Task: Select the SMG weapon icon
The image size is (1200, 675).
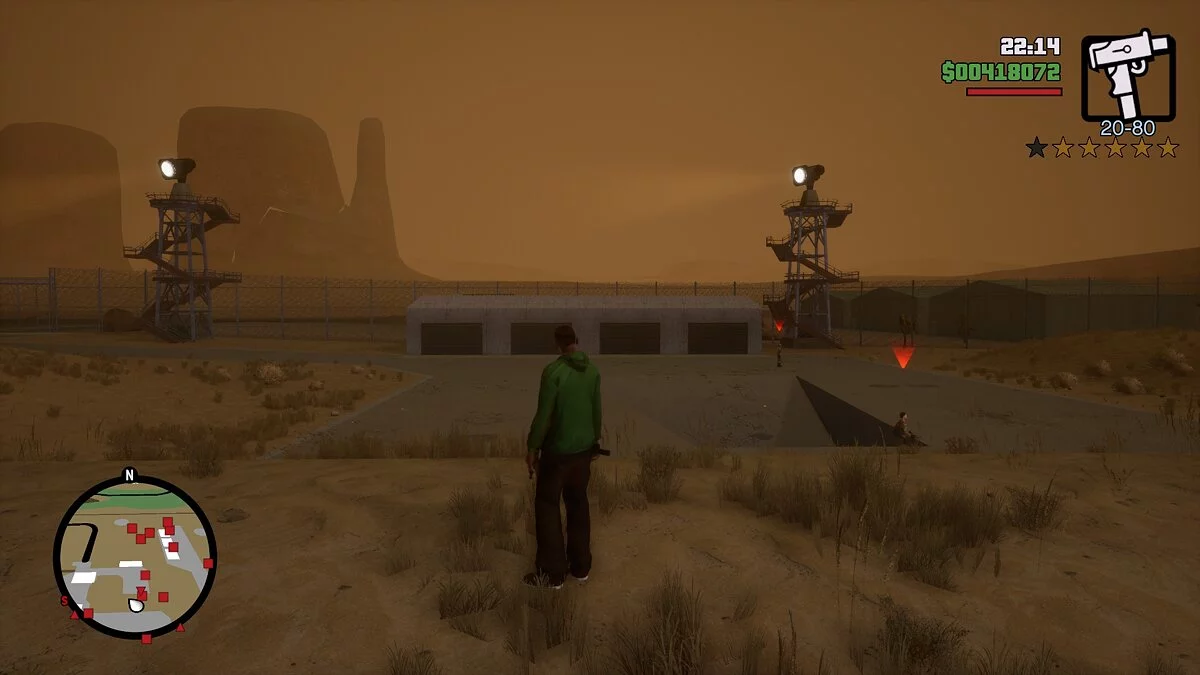Action: 1127,78
